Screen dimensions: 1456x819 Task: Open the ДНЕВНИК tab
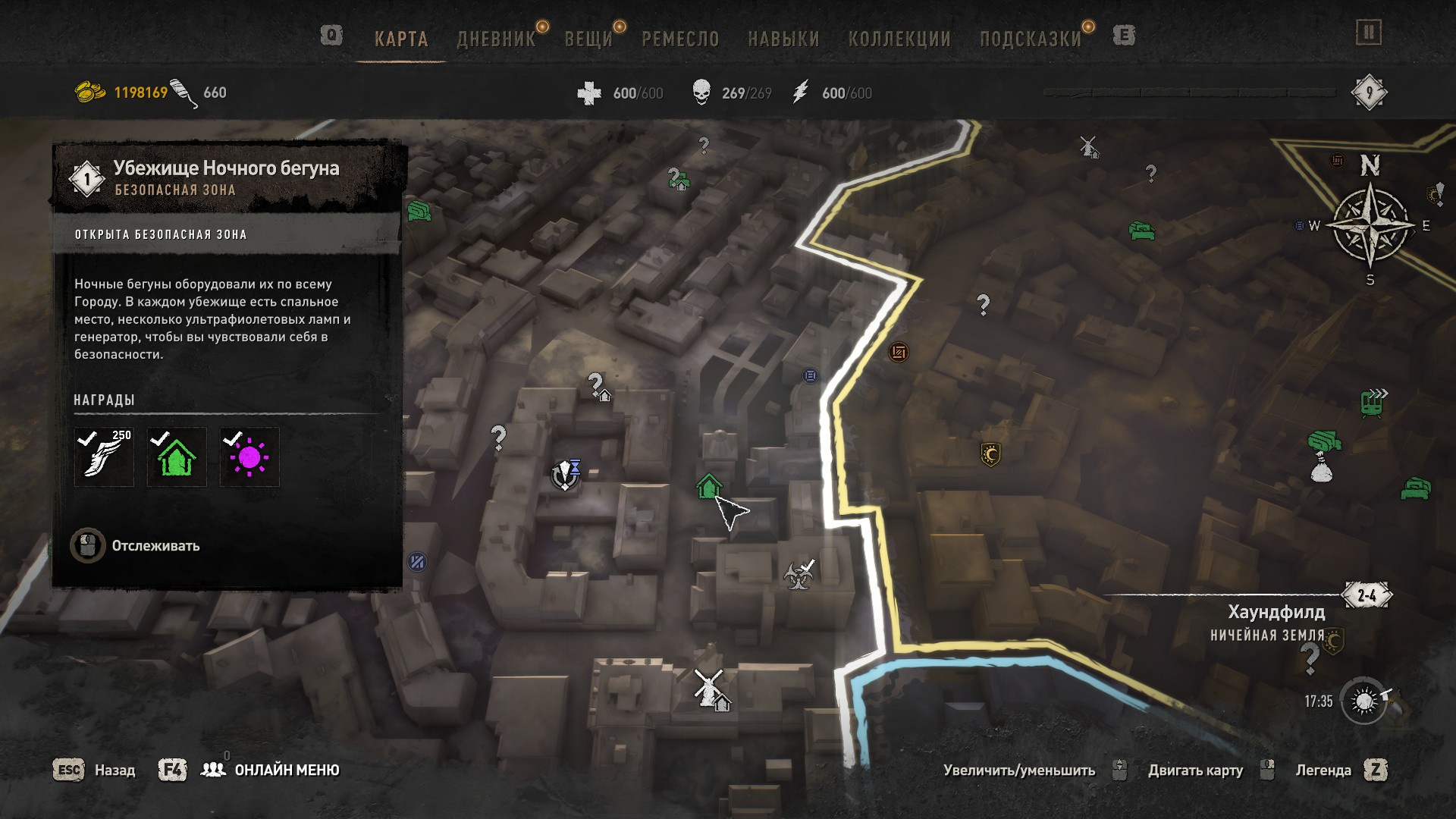tap(496, 39)
